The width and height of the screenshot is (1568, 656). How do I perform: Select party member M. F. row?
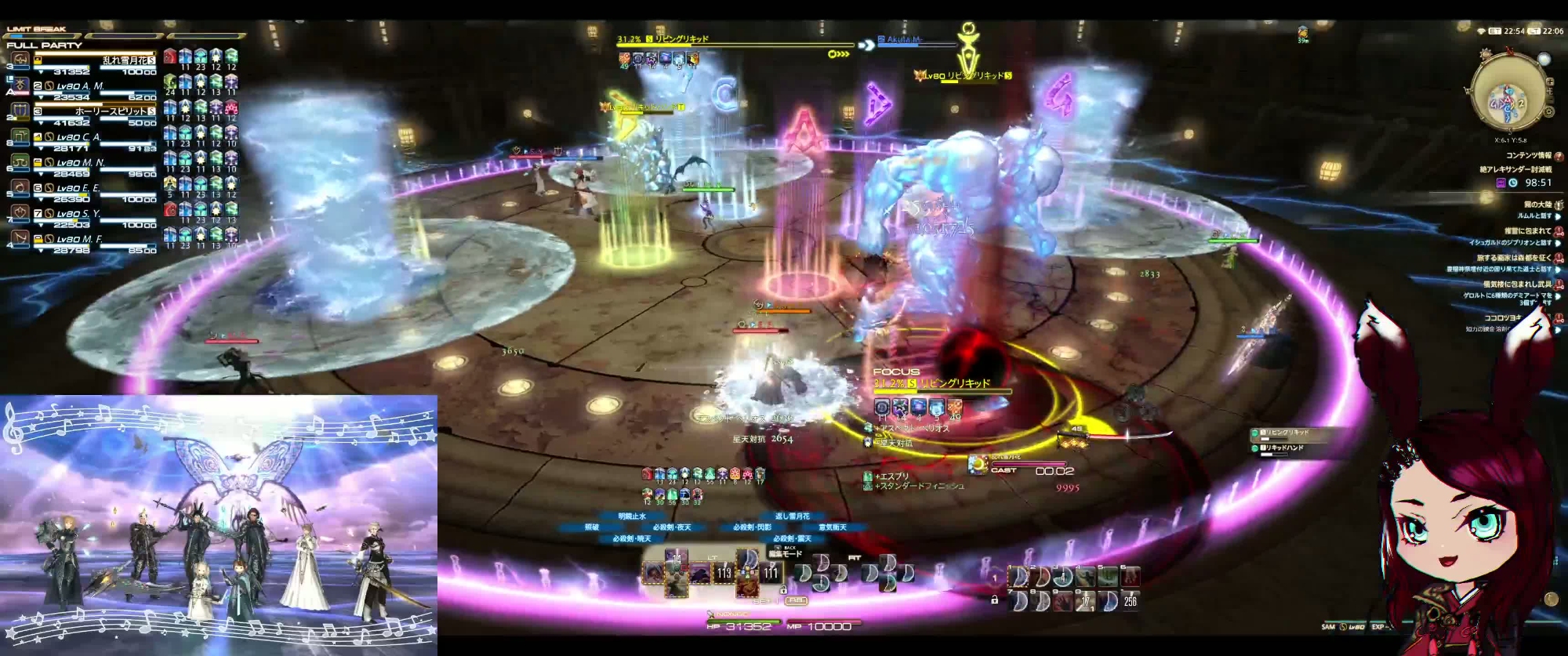click(x=82, y=239)
